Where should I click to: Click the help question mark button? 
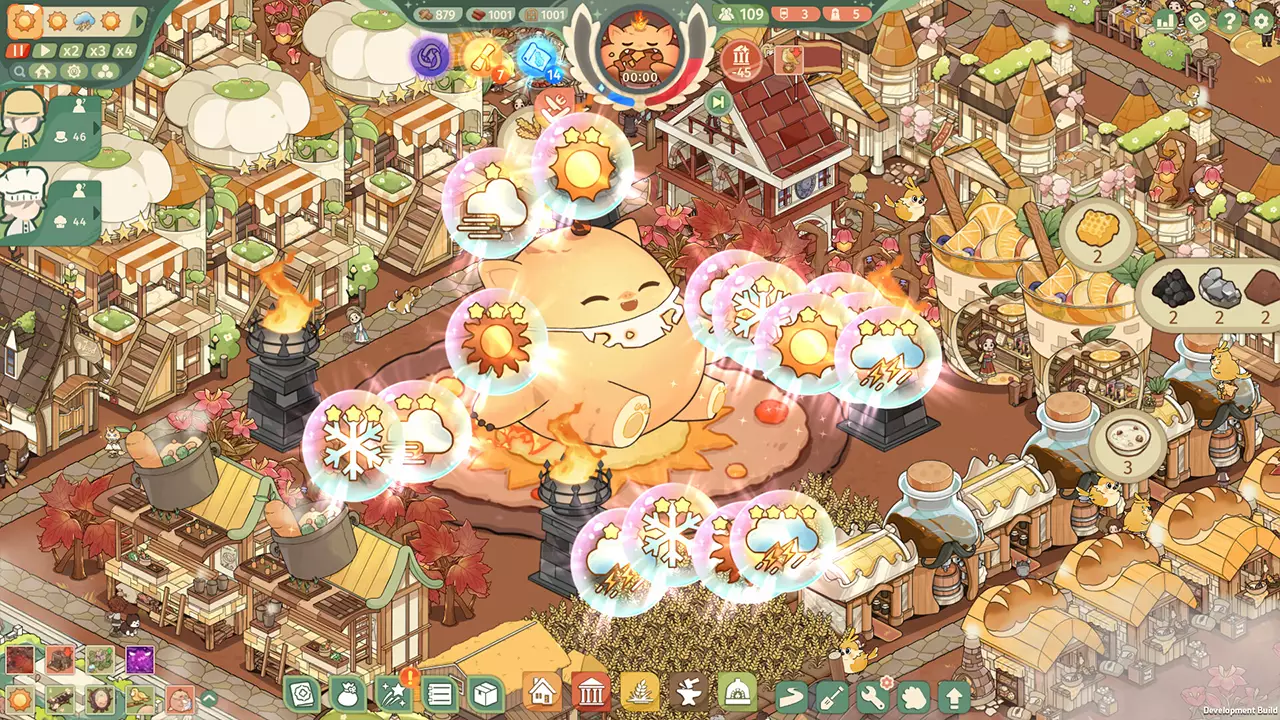tap(1228, 20)
